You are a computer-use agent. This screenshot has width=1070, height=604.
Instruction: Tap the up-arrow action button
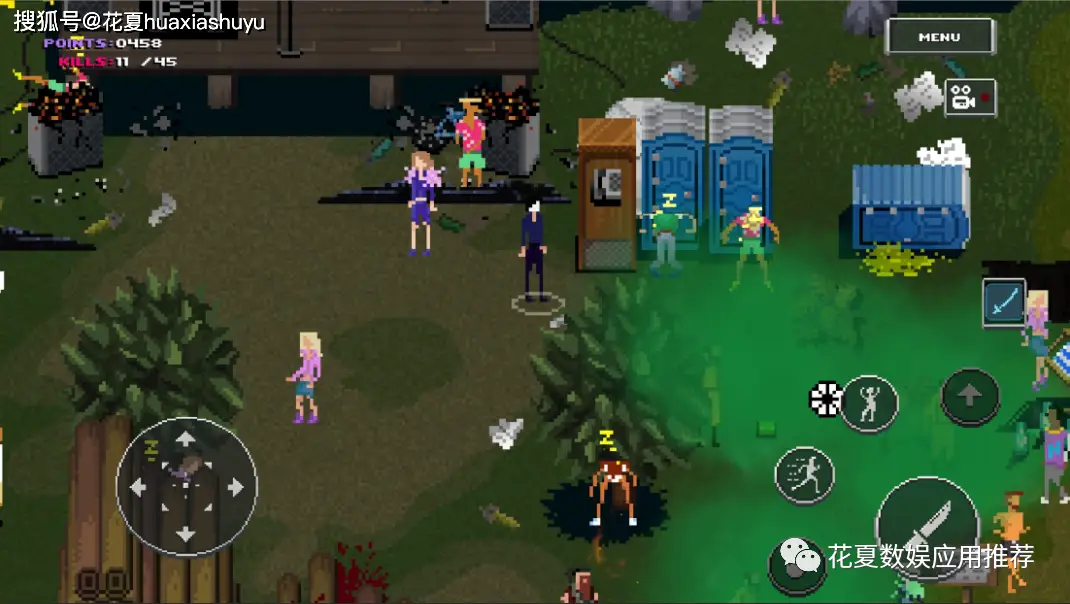pos(970,398)
